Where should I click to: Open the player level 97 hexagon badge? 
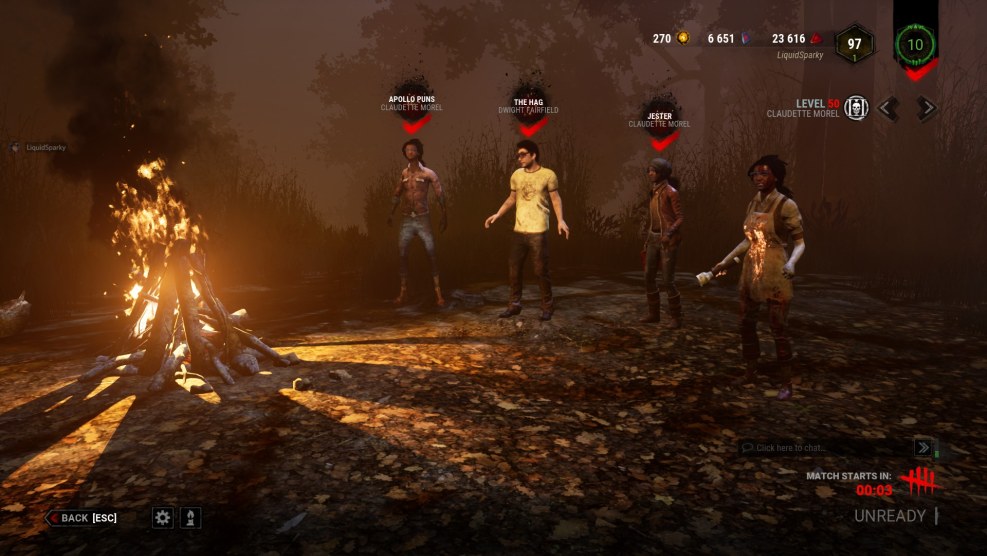pyautogui.click(x=854, y=44)
